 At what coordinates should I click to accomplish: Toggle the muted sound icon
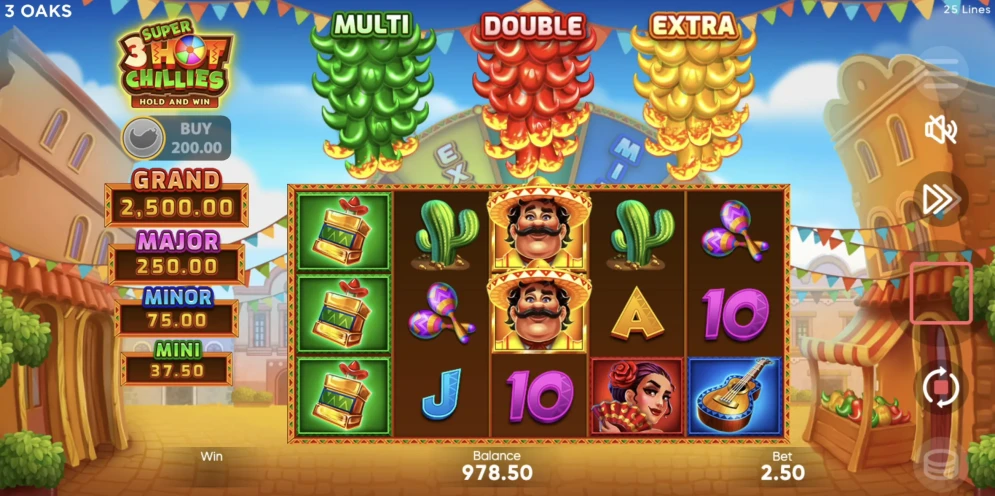941,129
